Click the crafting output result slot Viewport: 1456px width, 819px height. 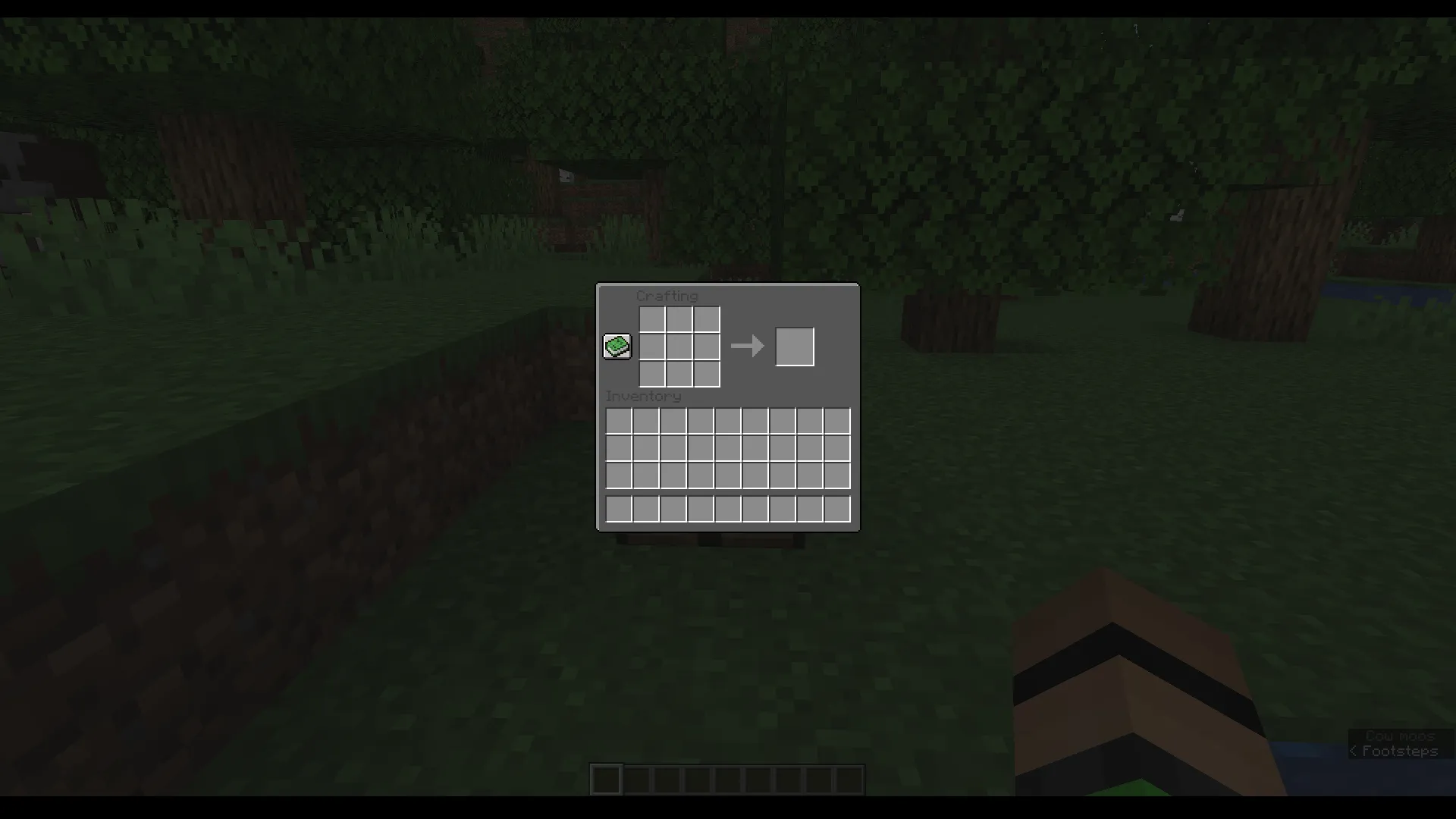(x=795, y=347)
